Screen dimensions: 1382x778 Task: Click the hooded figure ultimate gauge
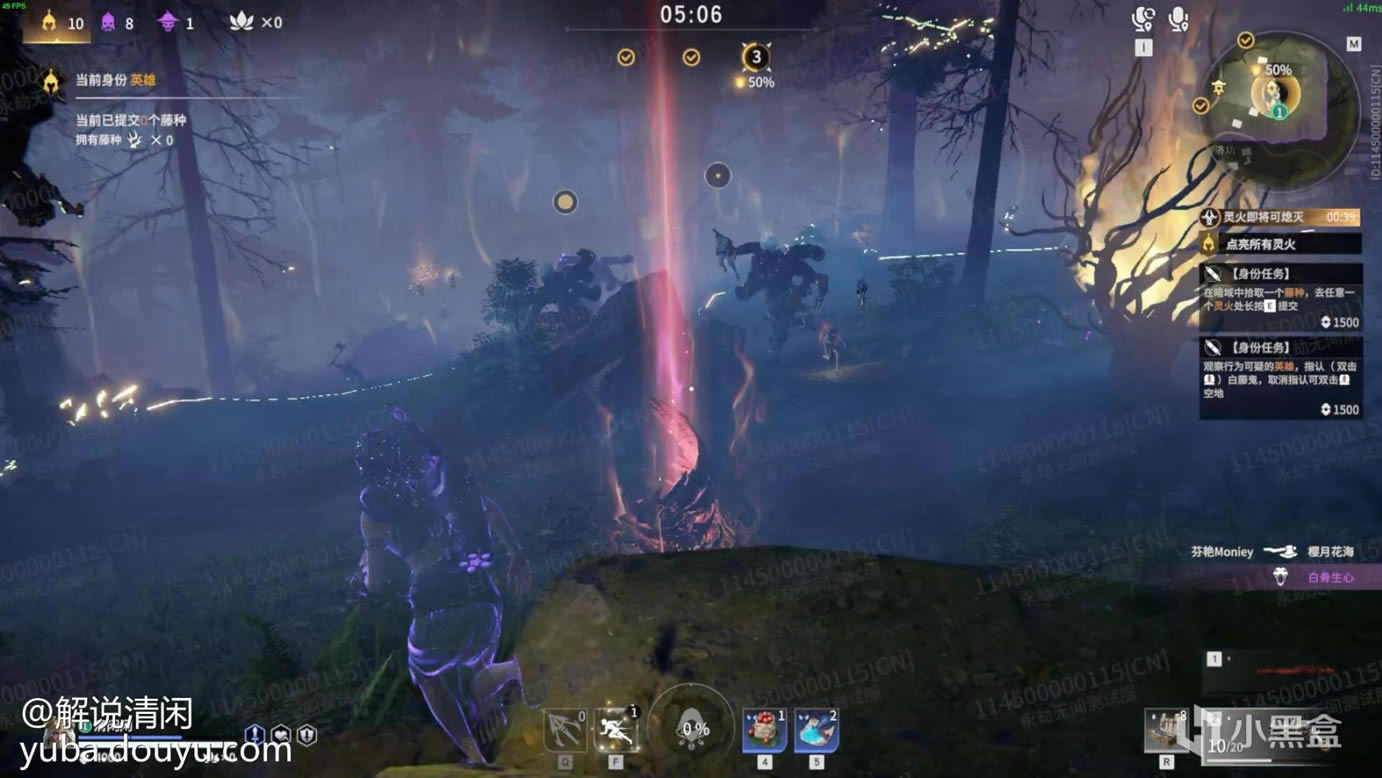689,727
